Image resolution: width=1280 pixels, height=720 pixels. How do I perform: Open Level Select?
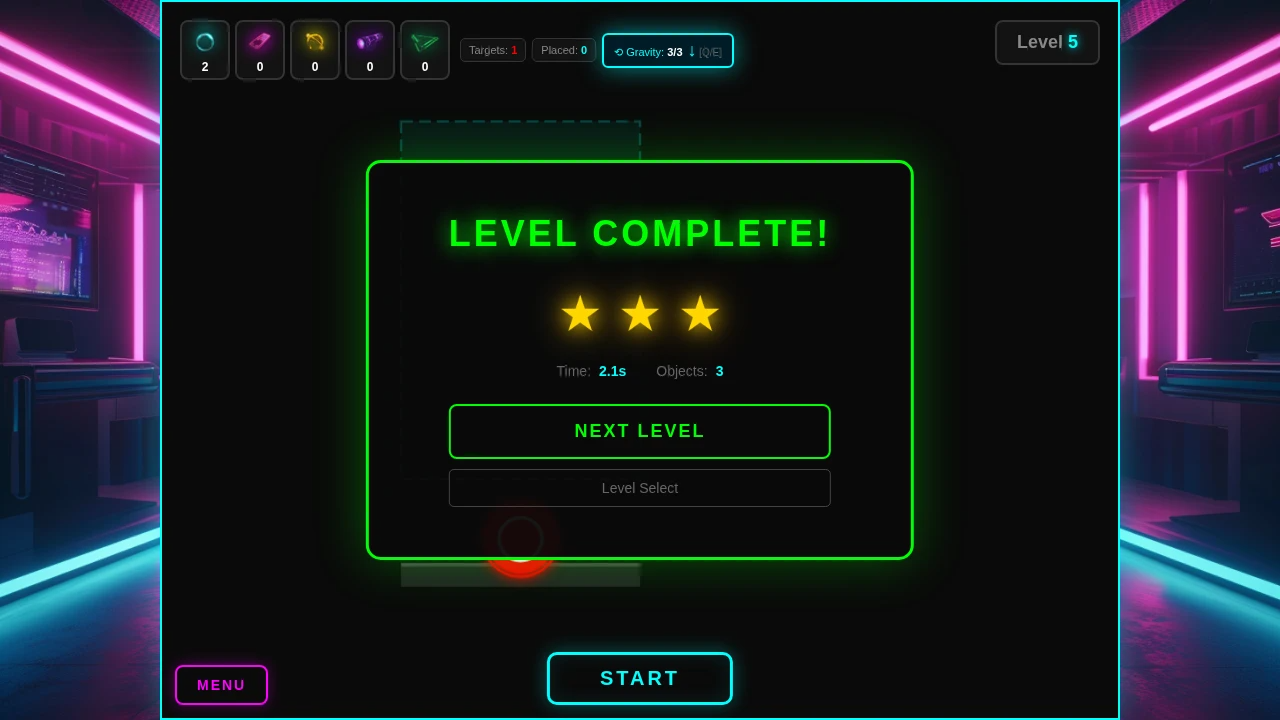coord(640,488)
